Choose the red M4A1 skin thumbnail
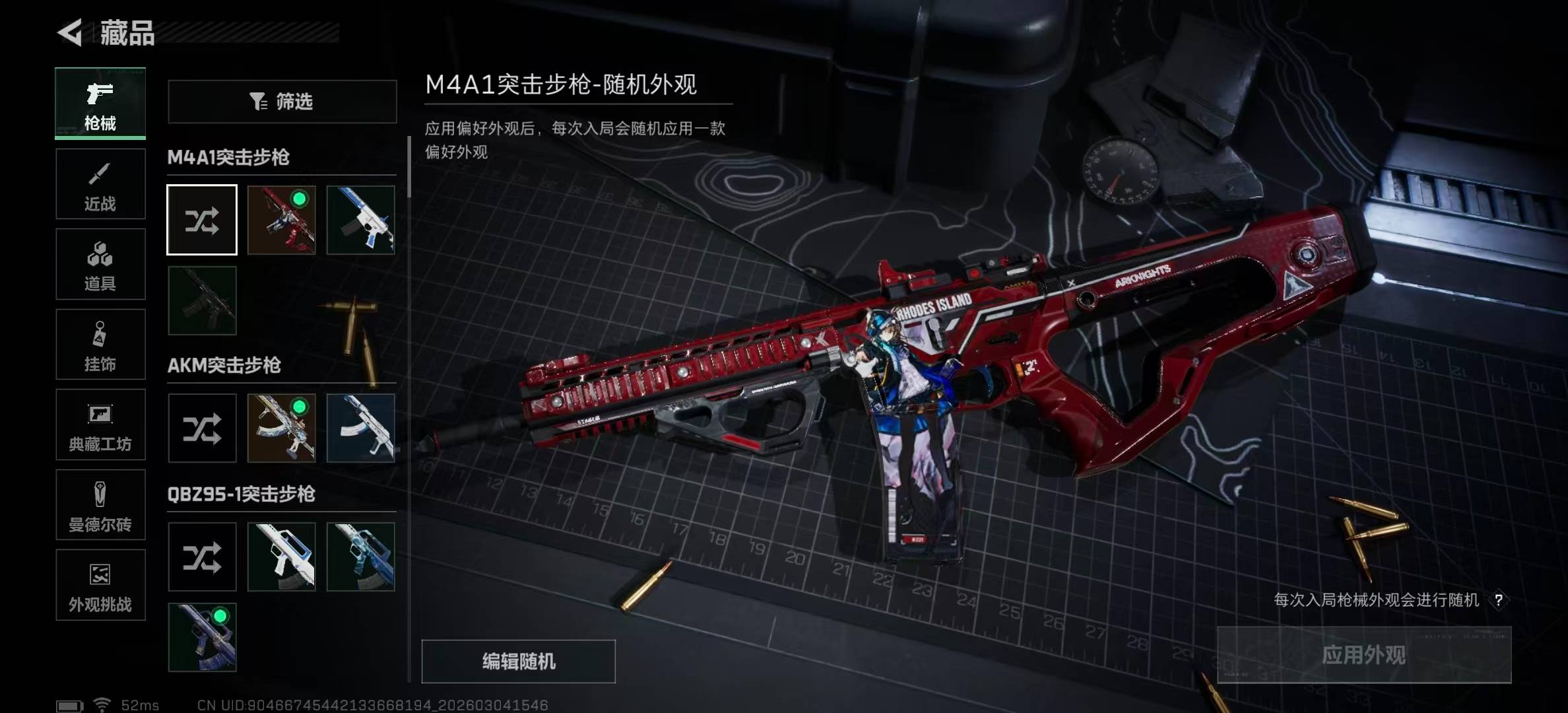 [x=282, y=220]
